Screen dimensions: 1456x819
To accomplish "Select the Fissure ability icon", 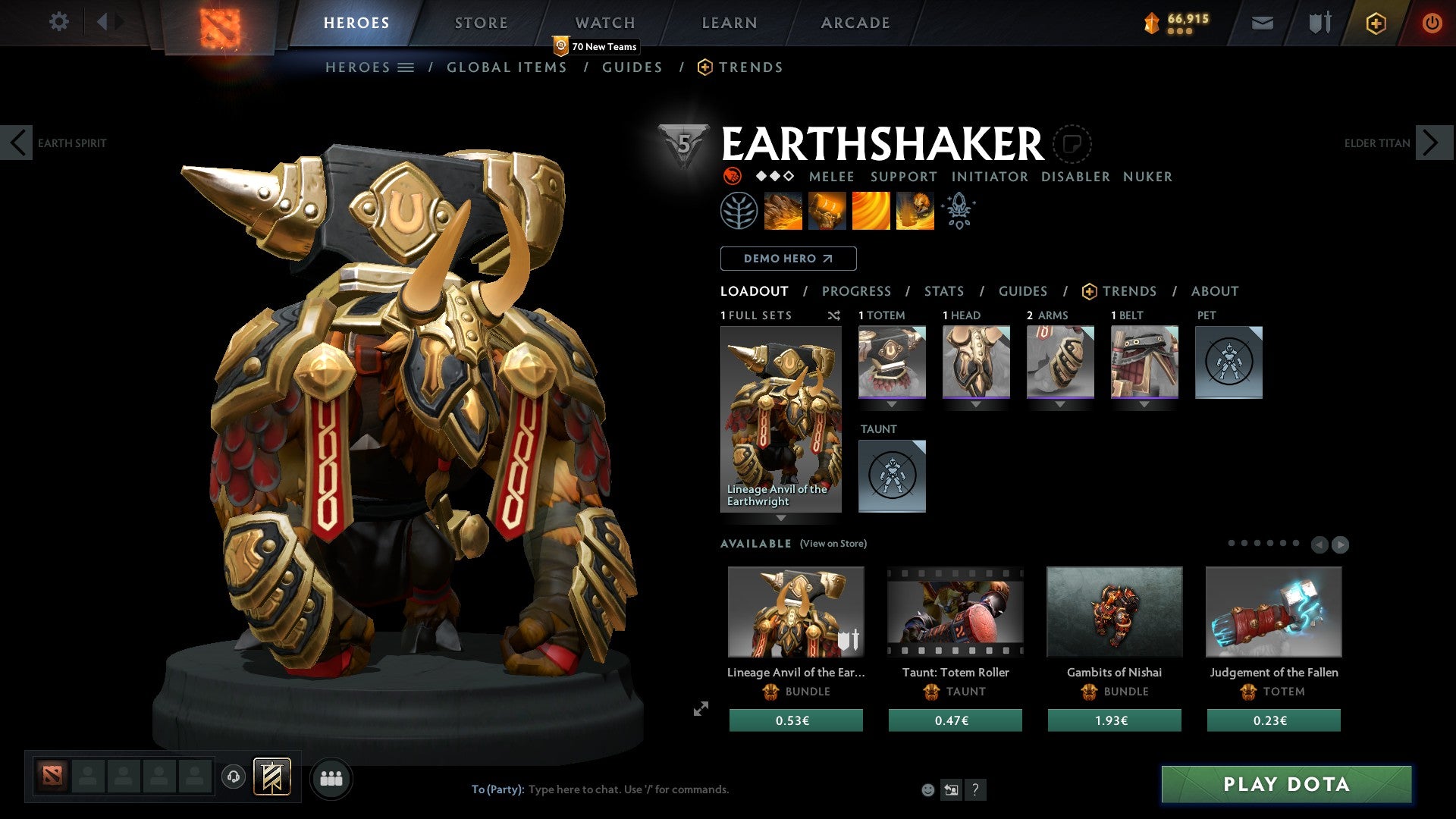I will click(x=784, y=210).
